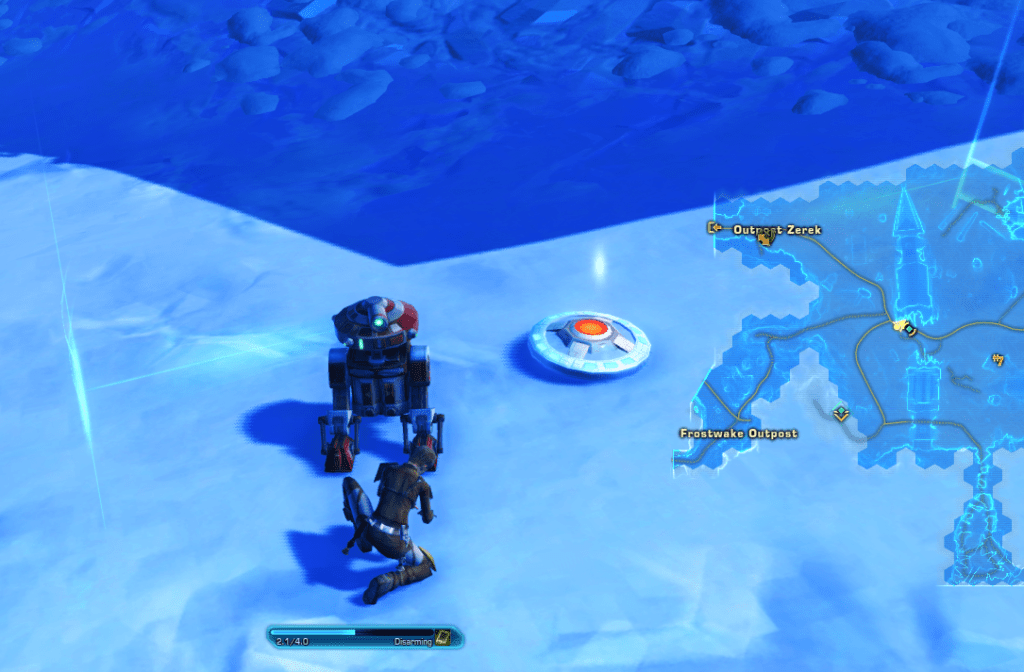Select the small gold marker on map's east side
The image size is (1024, 672).
(x=997, y=359)
